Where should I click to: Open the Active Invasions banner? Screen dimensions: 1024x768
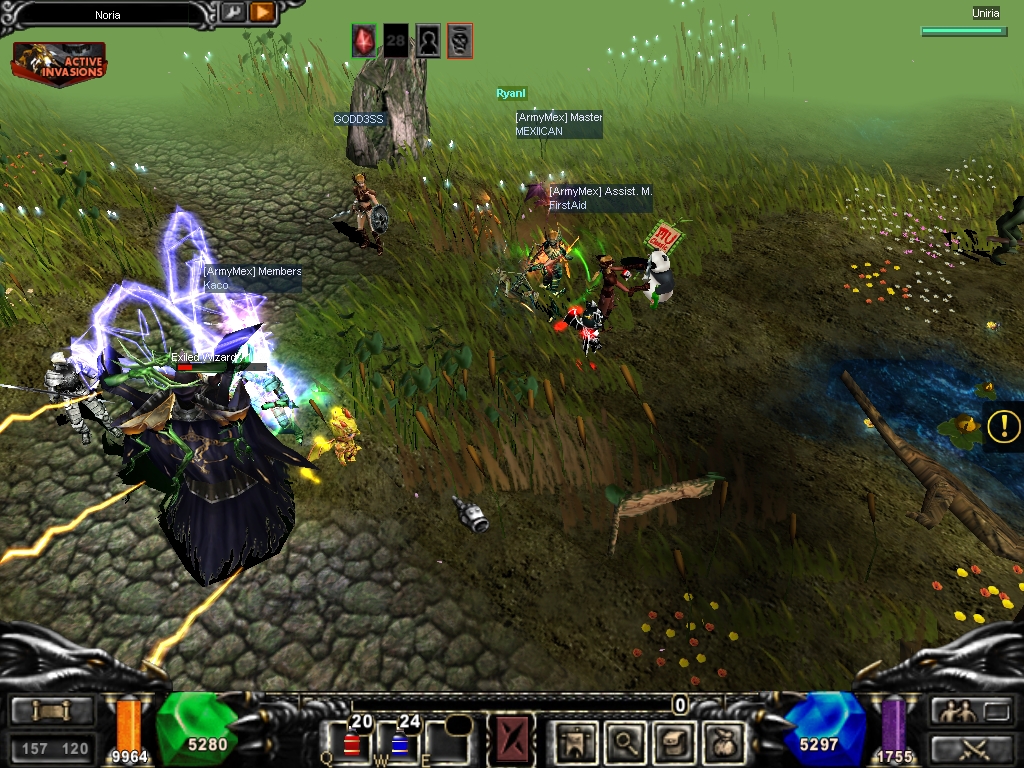click(x=59, y=63)
